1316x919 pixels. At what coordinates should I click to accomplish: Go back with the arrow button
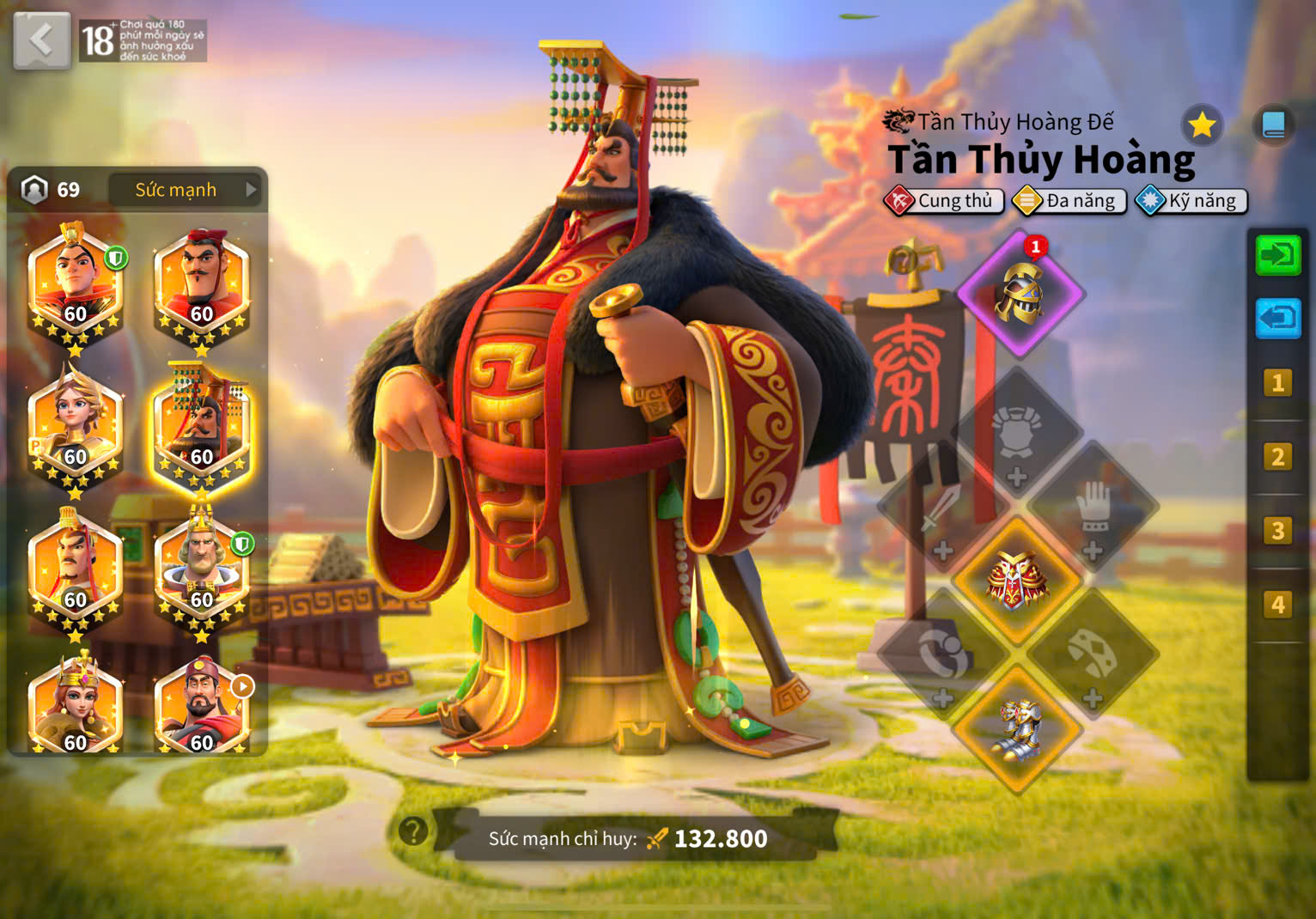pyautogui.click(x=41, y=40)
